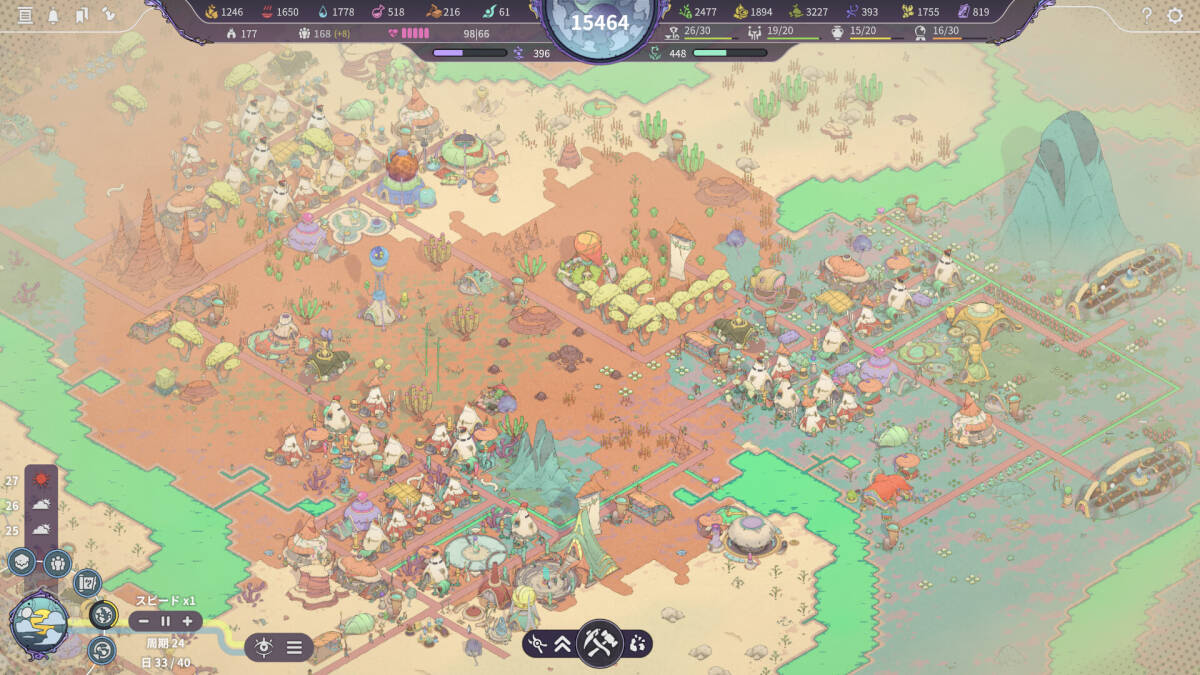
Task: Open the cube resources icon
Action: click(x=22, y=562)
